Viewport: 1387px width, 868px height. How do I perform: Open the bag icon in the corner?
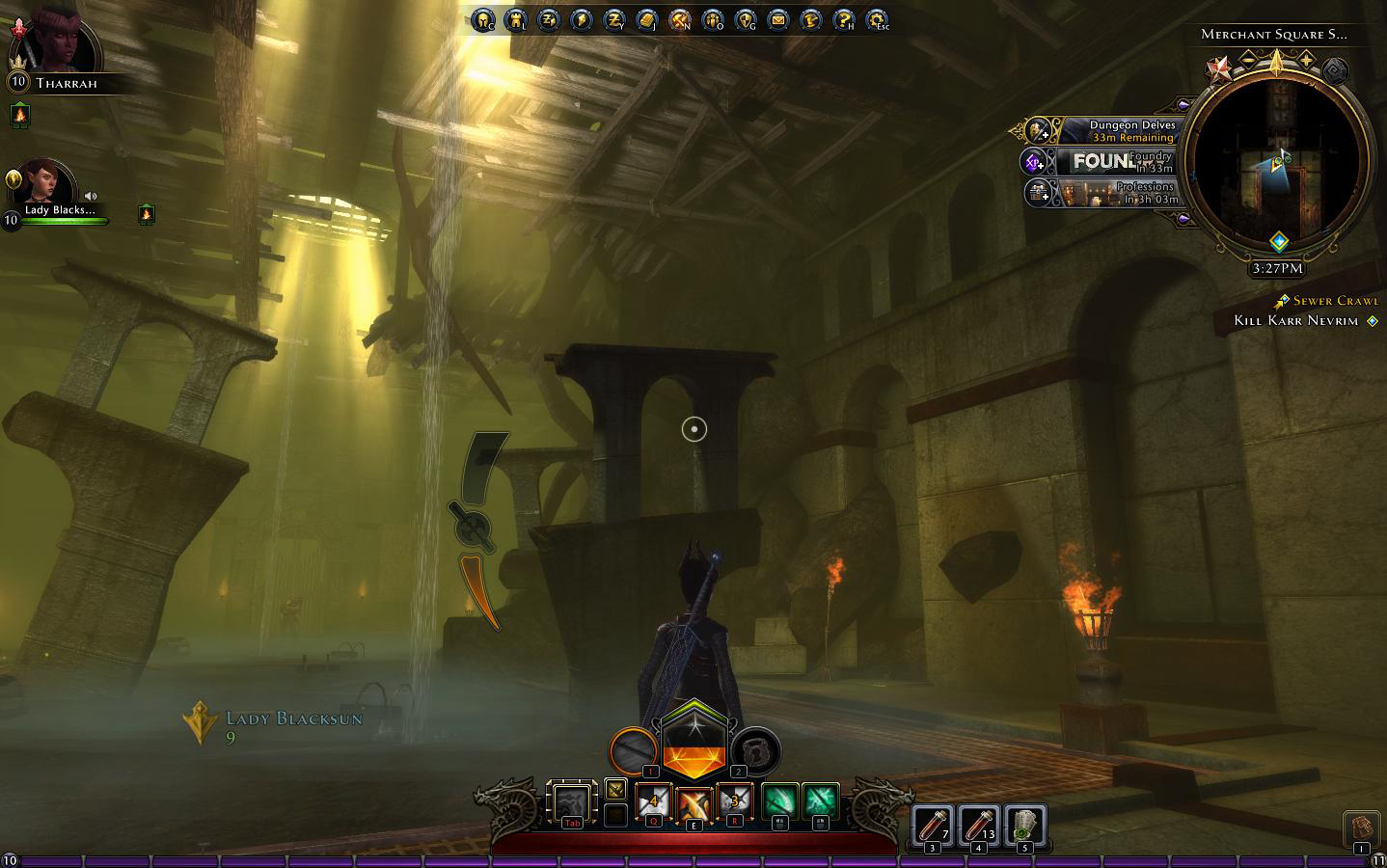pyautogui.click(x=1360, y=829)
